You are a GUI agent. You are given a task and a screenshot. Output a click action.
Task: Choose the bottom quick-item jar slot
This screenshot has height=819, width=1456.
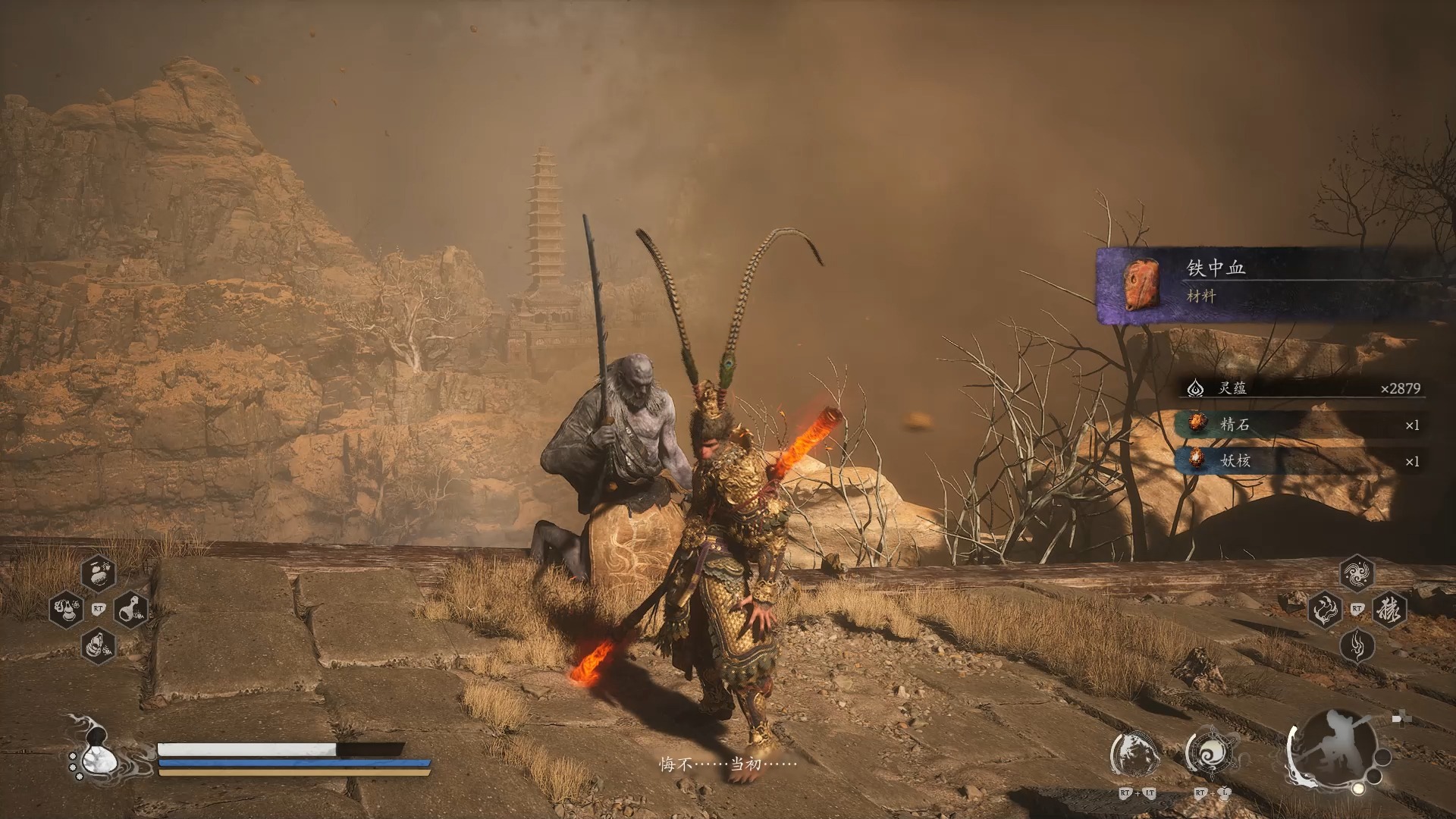pyautogui.click(x=99, y=646)
